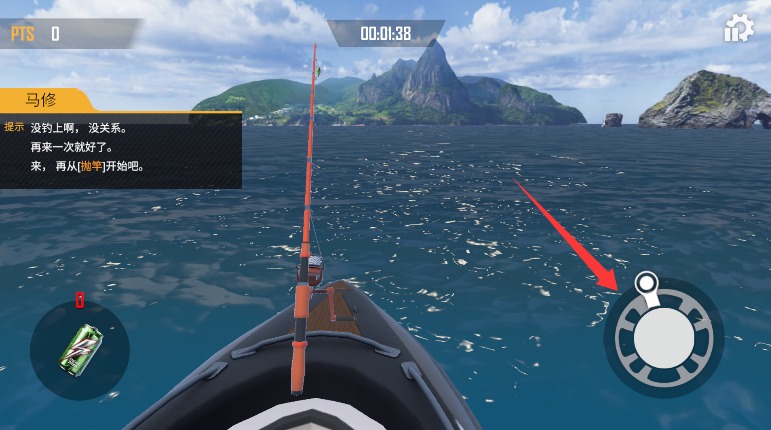The height and width of the screenshot is (430, 771).
Task: Use the green energy drink can item
Action: pos(79,349)
